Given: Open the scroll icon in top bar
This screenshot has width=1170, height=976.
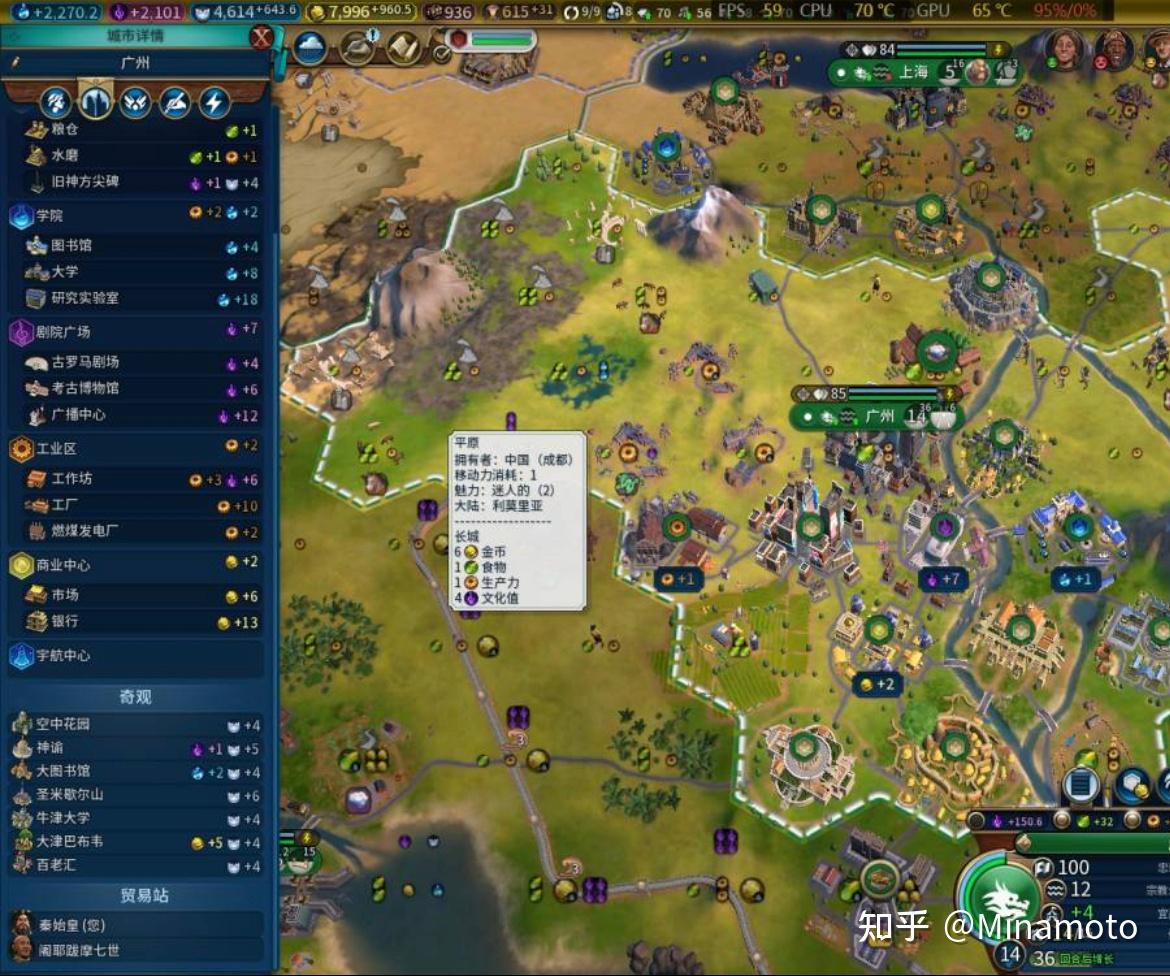Looking at the screenshot, I should [404, 48].
